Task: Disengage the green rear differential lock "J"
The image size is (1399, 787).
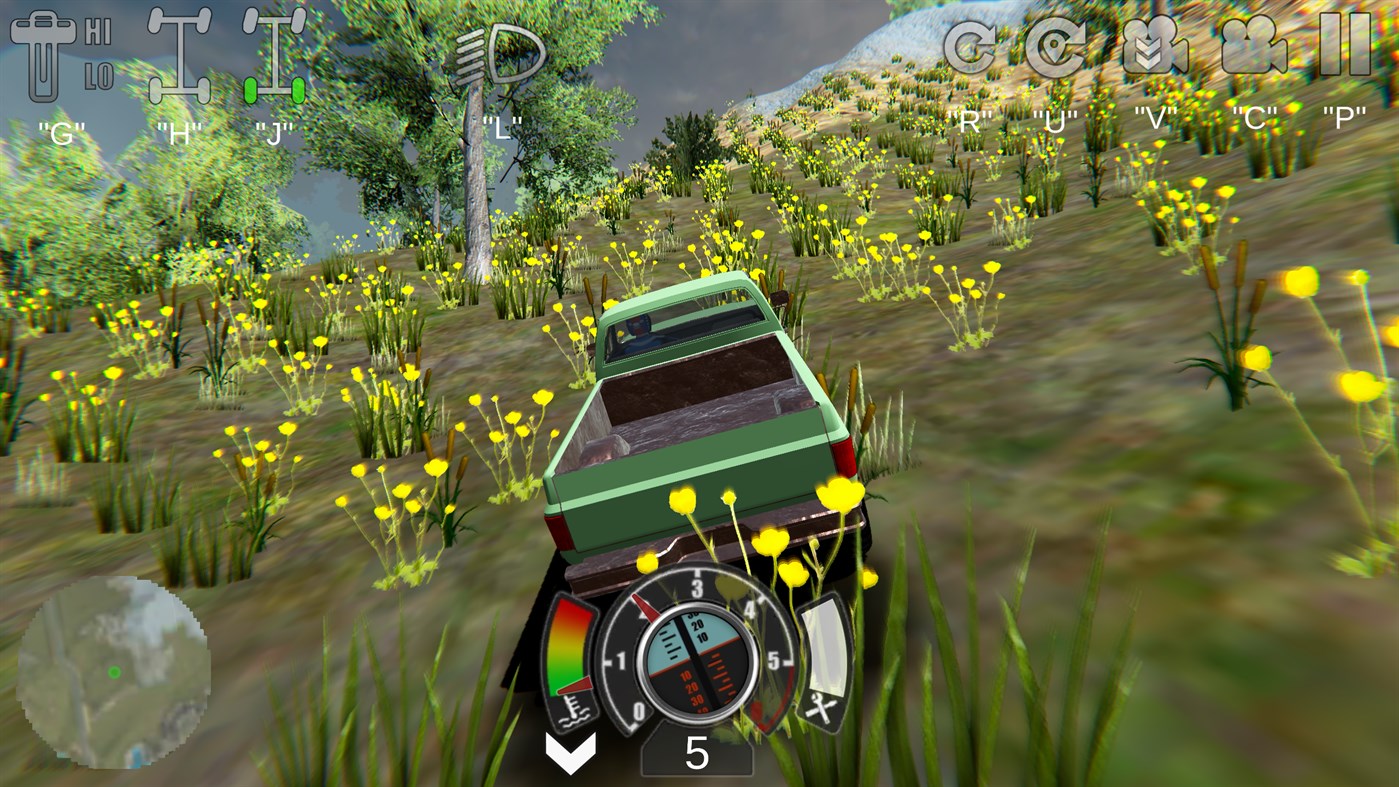Action: coord(272,55)
